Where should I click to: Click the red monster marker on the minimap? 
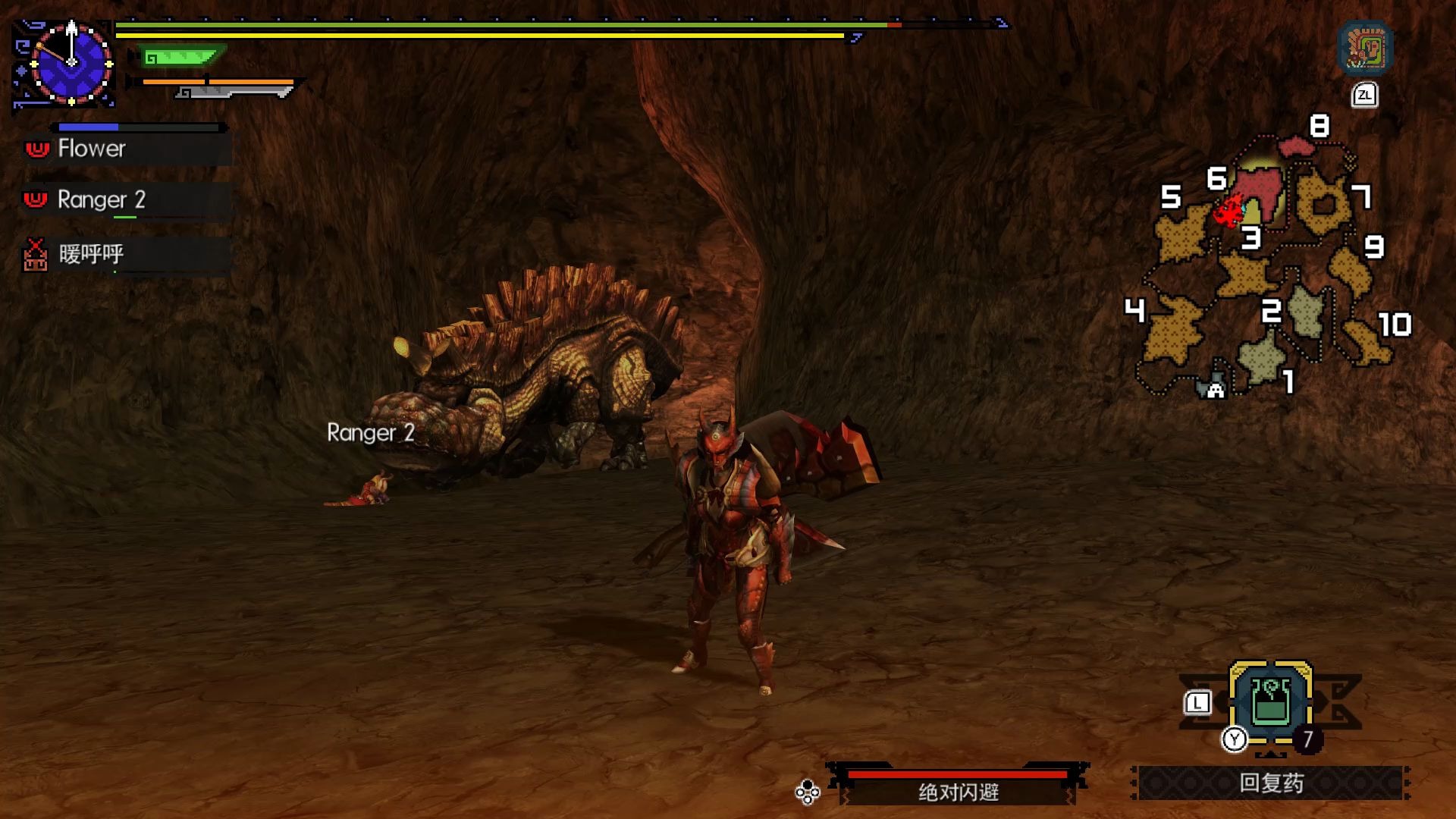pyautogui.click(x=1228, y=212)
